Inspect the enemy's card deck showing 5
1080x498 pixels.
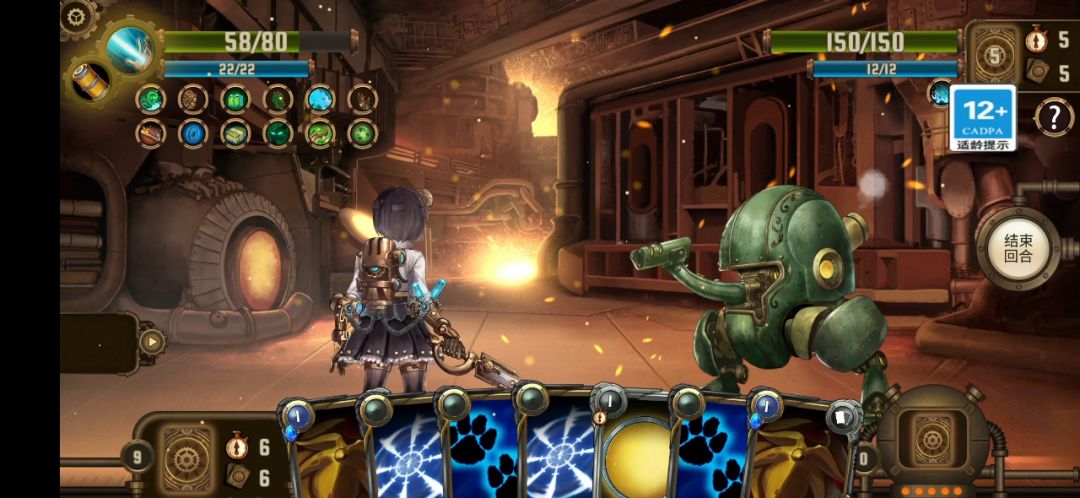point(994,57)
